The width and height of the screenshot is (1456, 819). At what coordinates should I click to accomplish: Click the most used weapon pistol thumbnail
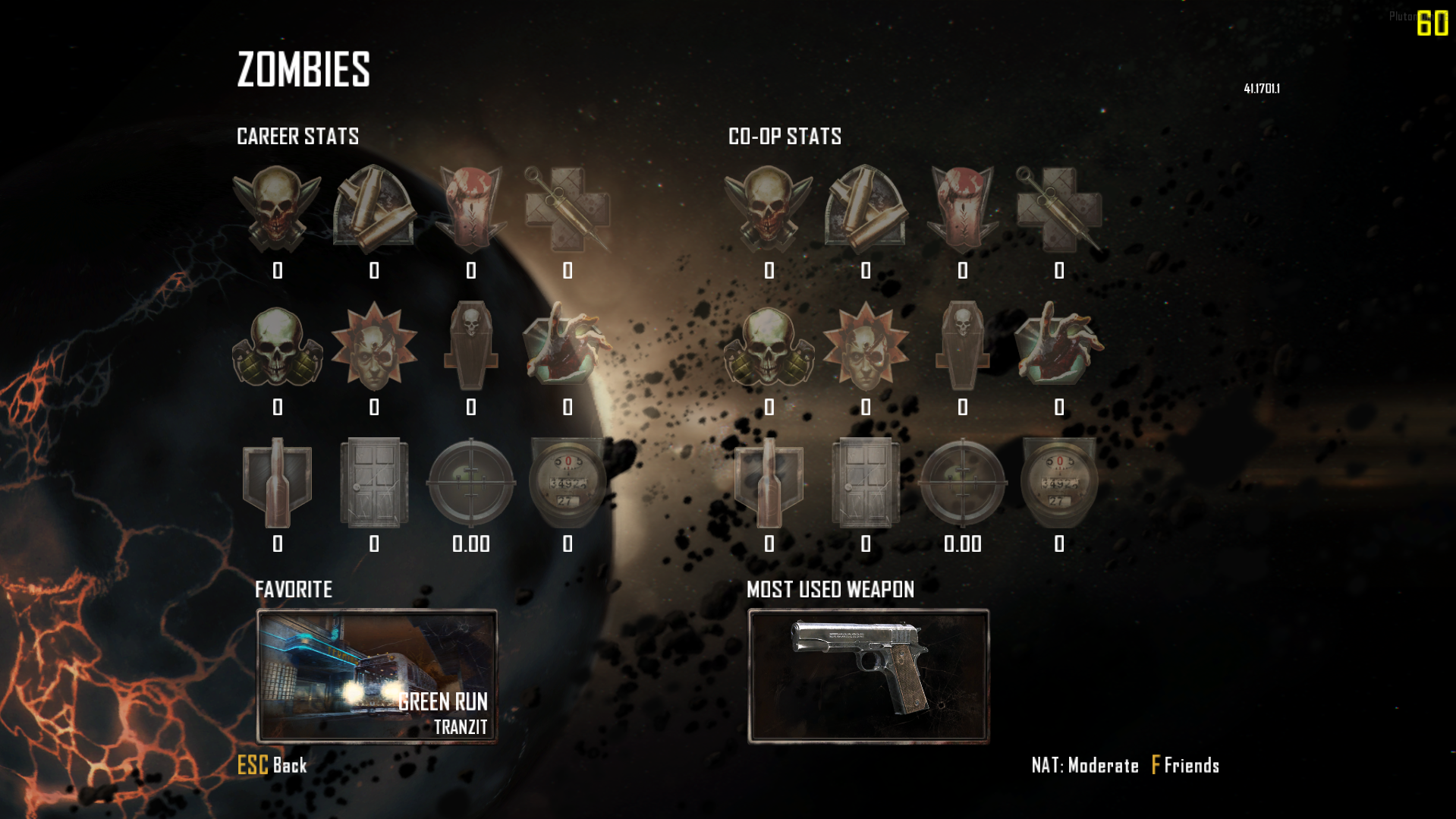(x=868, y=676)
